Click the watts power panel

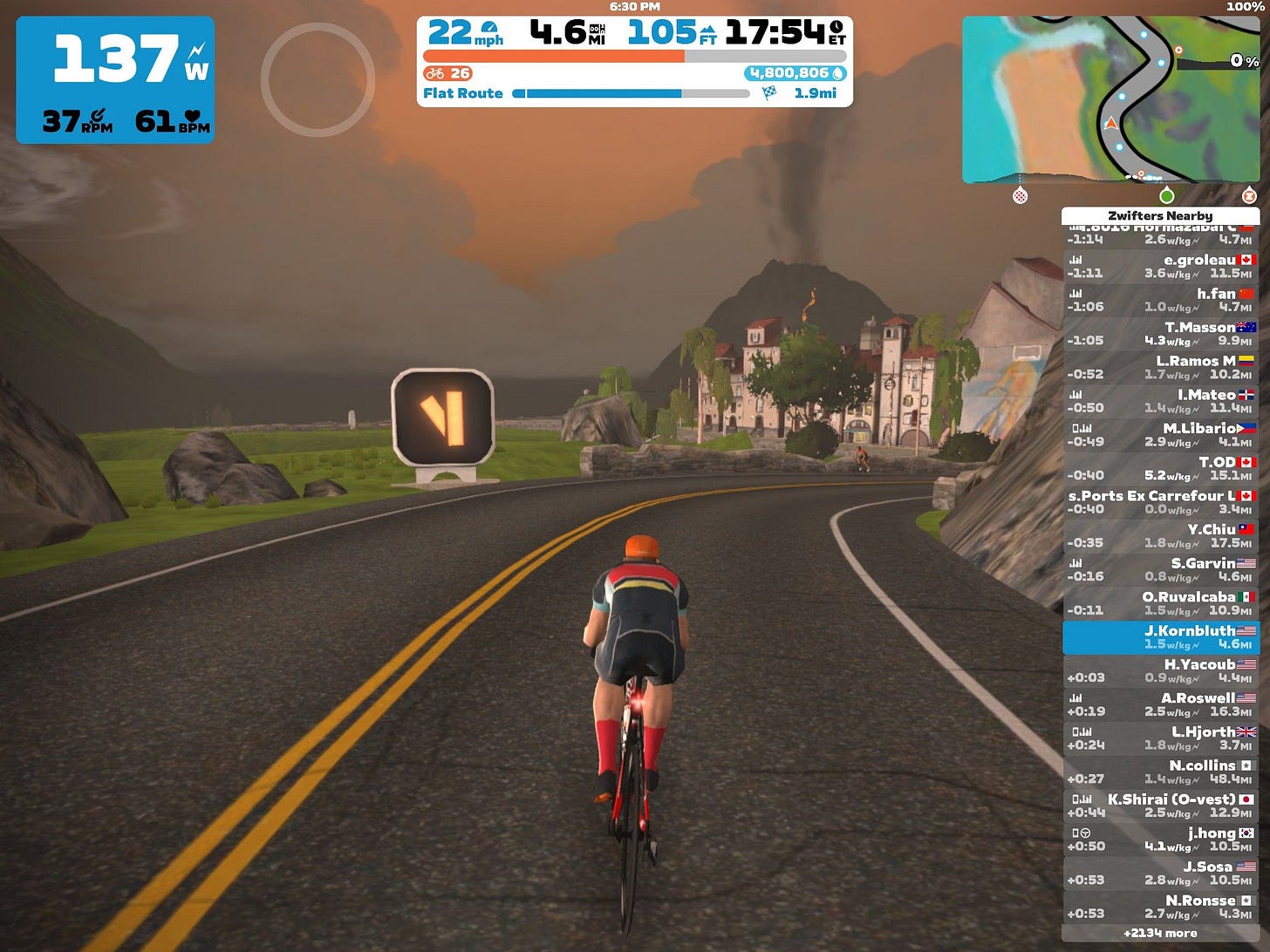tap(115, 79)
